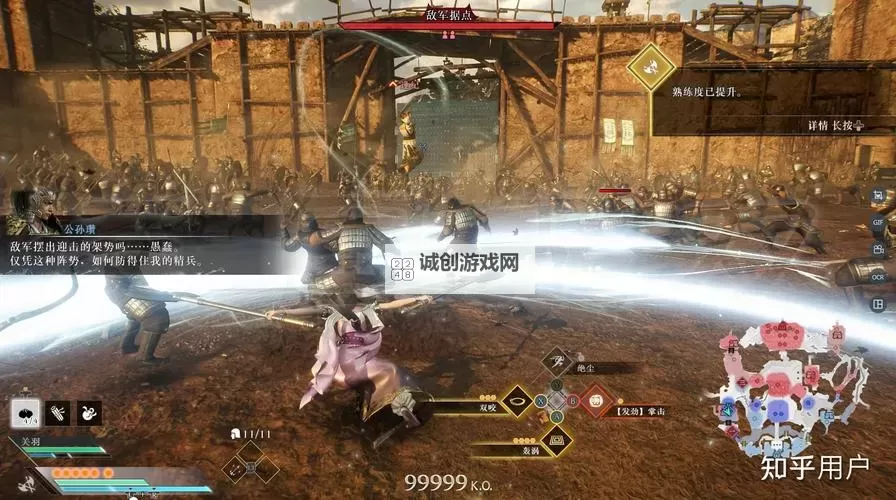Select the firewood bundle item slot
The width and height of the screenshot is (896, 500).
click(58, 412)
